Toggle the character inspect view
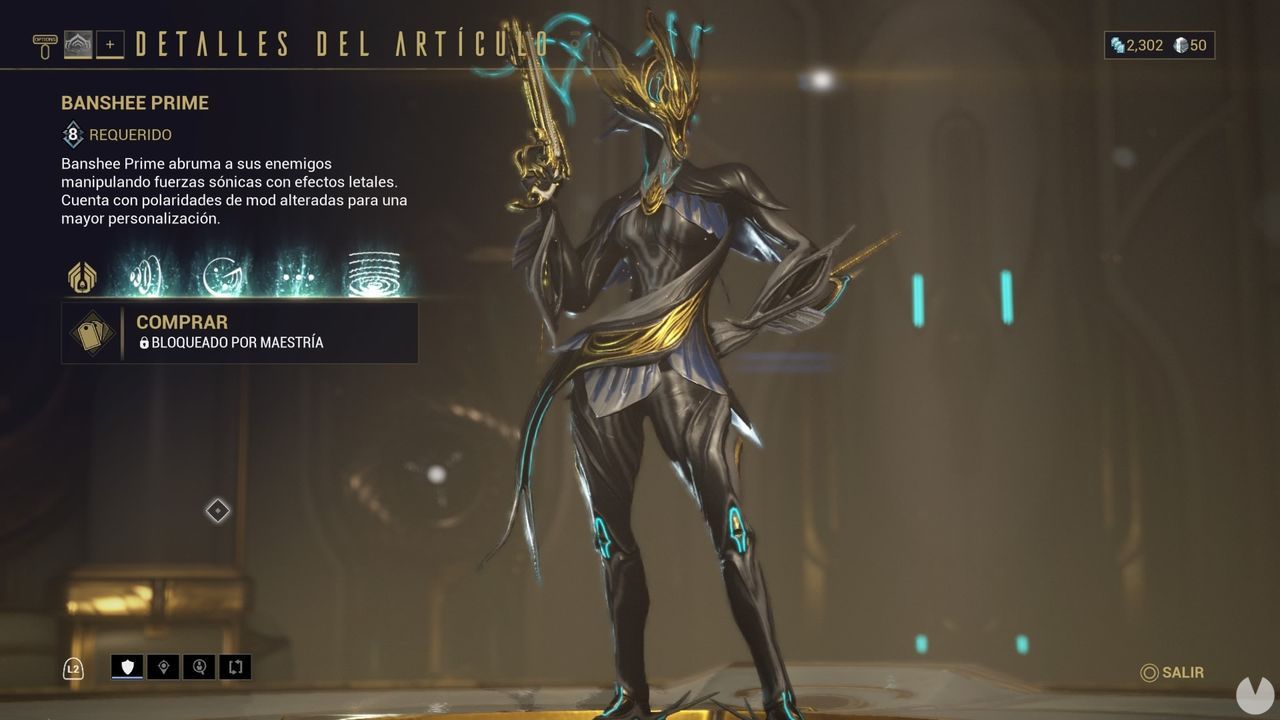Viewport: 1280px width, 720px height. click(x=199, y=668)
